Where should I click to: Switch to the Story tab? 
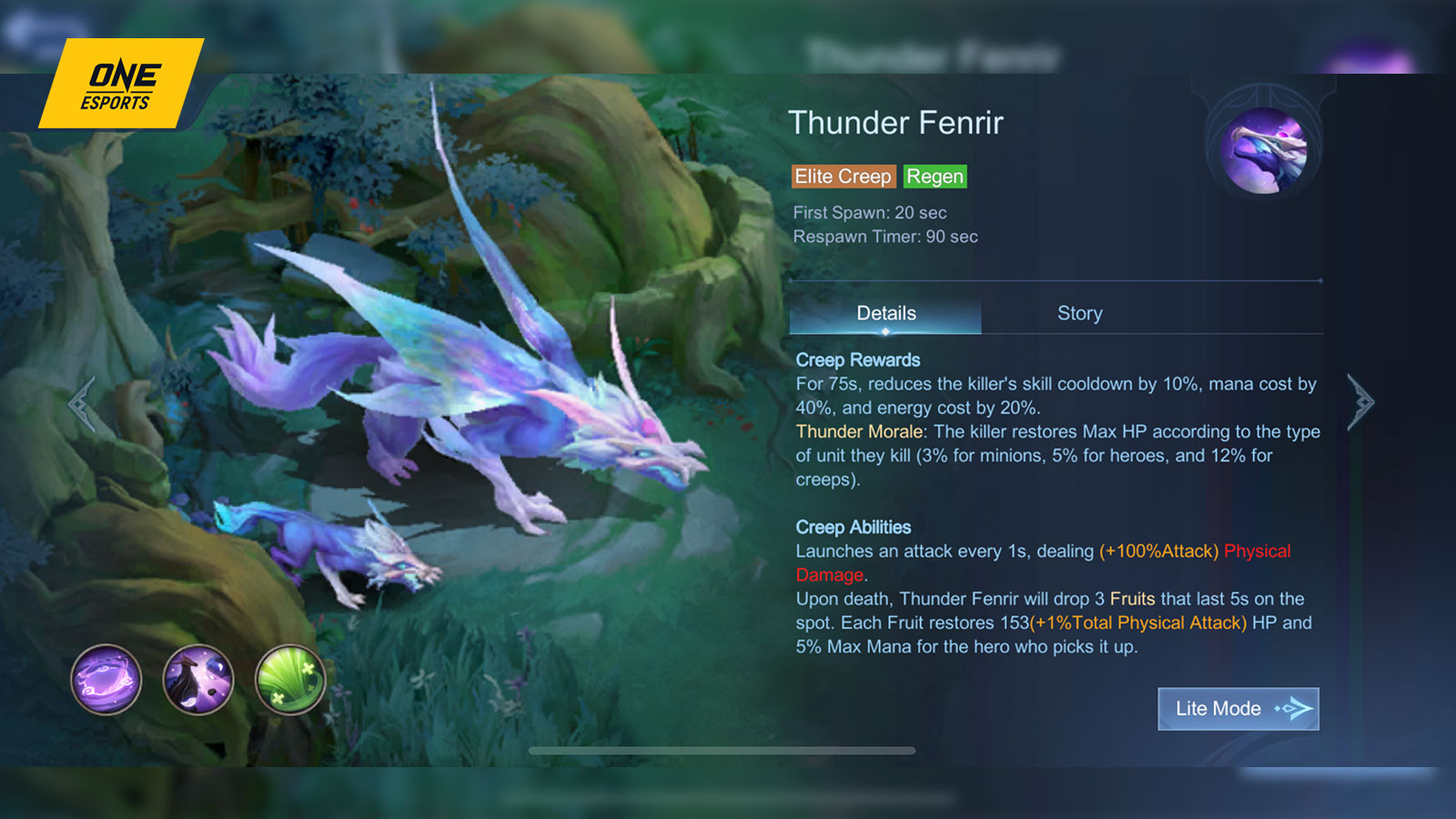1079,313
